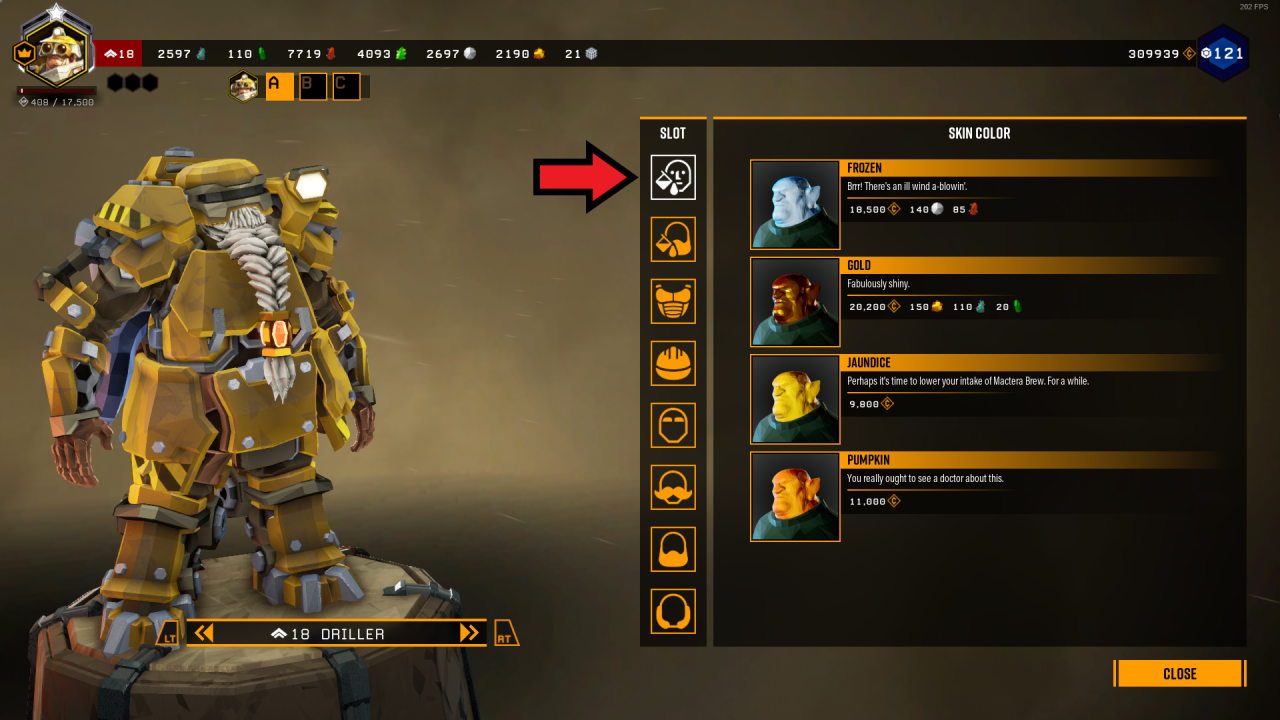The image size is (1280, 720).
Task: Select the helmet headwear slot
Action: [673, 363]
